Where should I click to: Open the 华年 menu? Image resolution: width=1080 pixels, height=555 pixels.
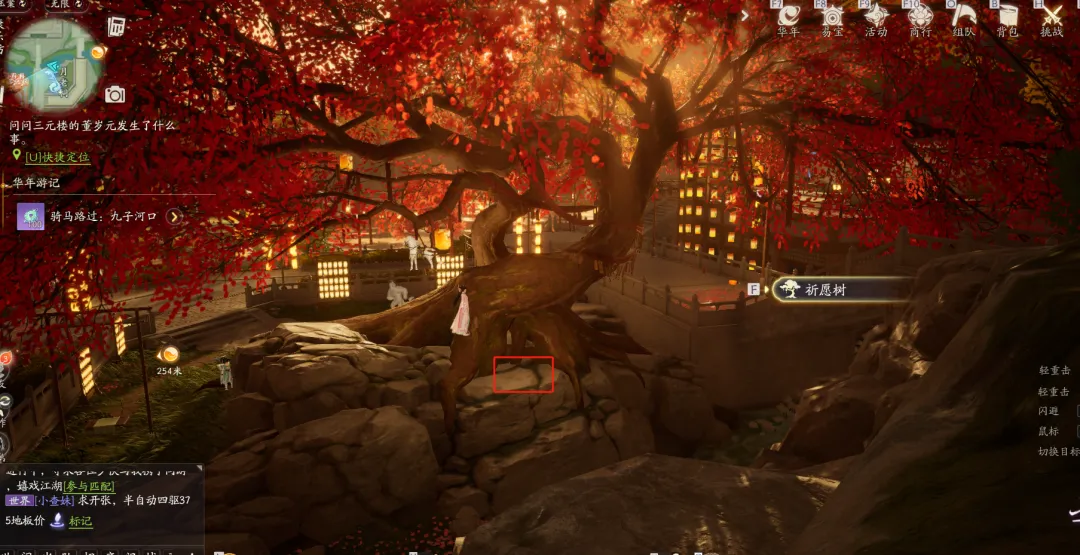click(x=789, y=17)
